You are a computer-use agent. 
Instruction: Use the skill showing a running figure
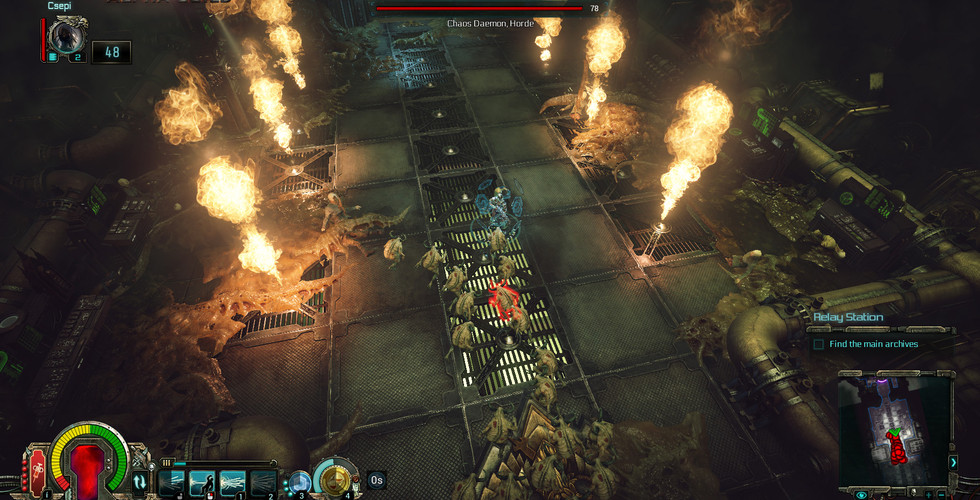tap(202, 482)
